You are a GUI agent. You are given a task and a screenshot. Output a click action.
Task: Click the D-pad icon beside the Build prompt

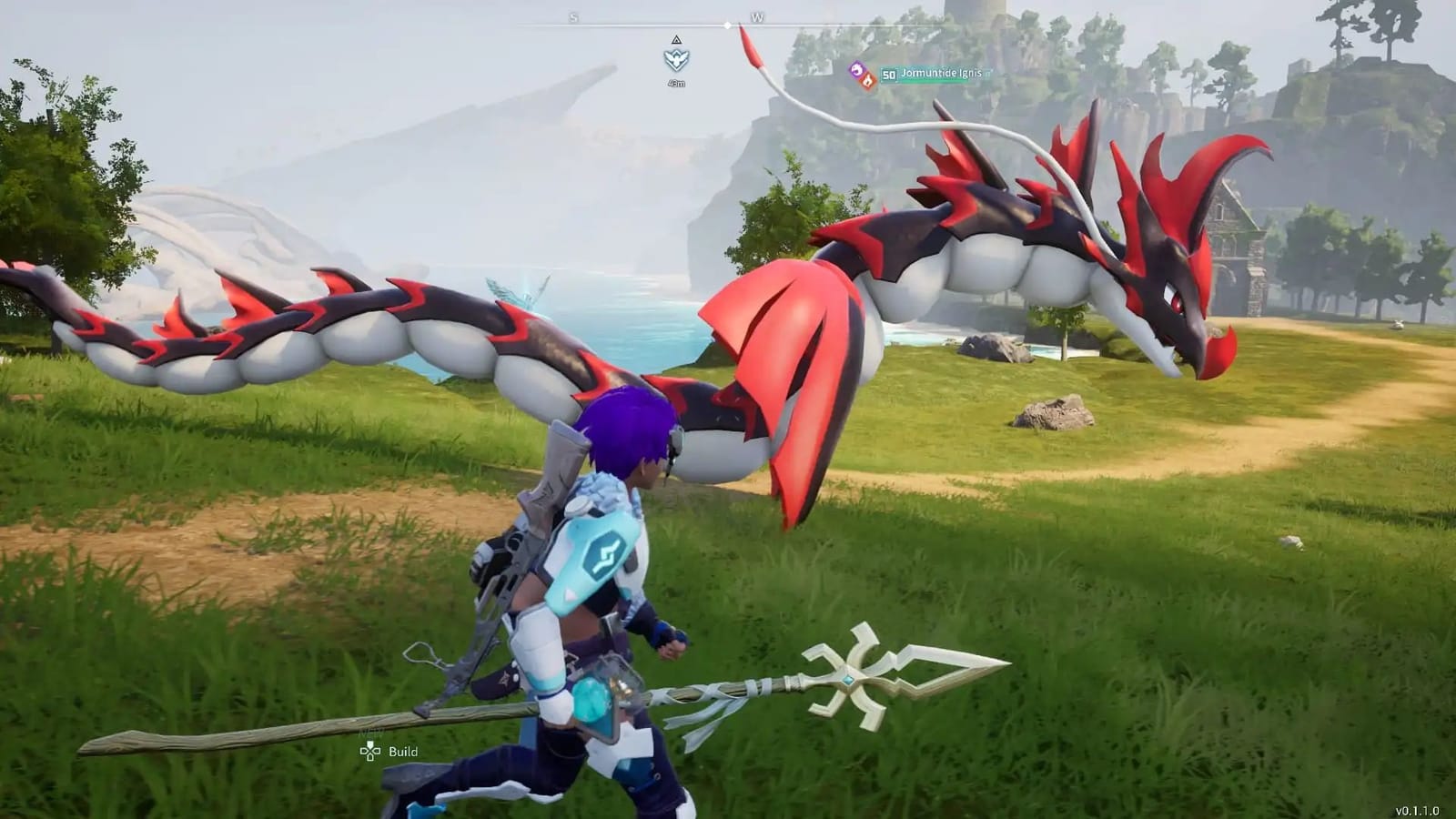pyautogui.click(x=369, y=751)
